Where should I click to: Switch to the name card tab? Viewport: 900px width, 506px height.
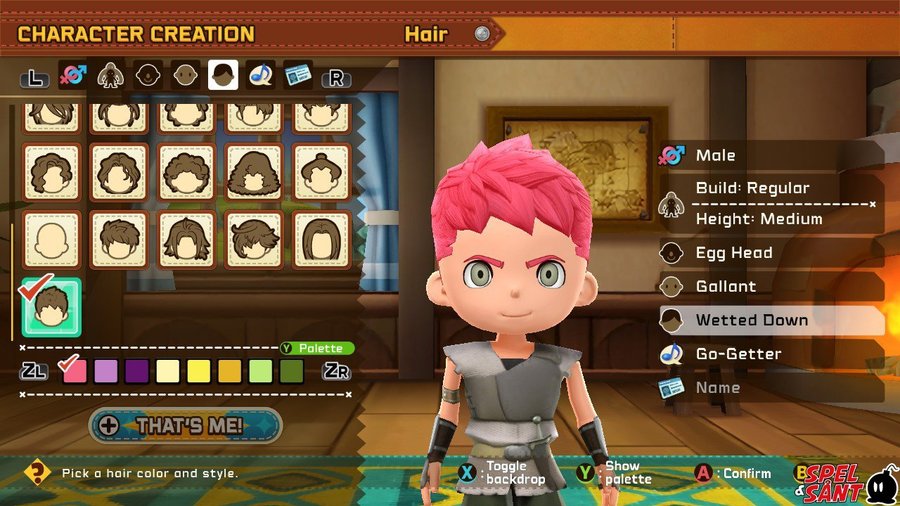tap(297, 76)
